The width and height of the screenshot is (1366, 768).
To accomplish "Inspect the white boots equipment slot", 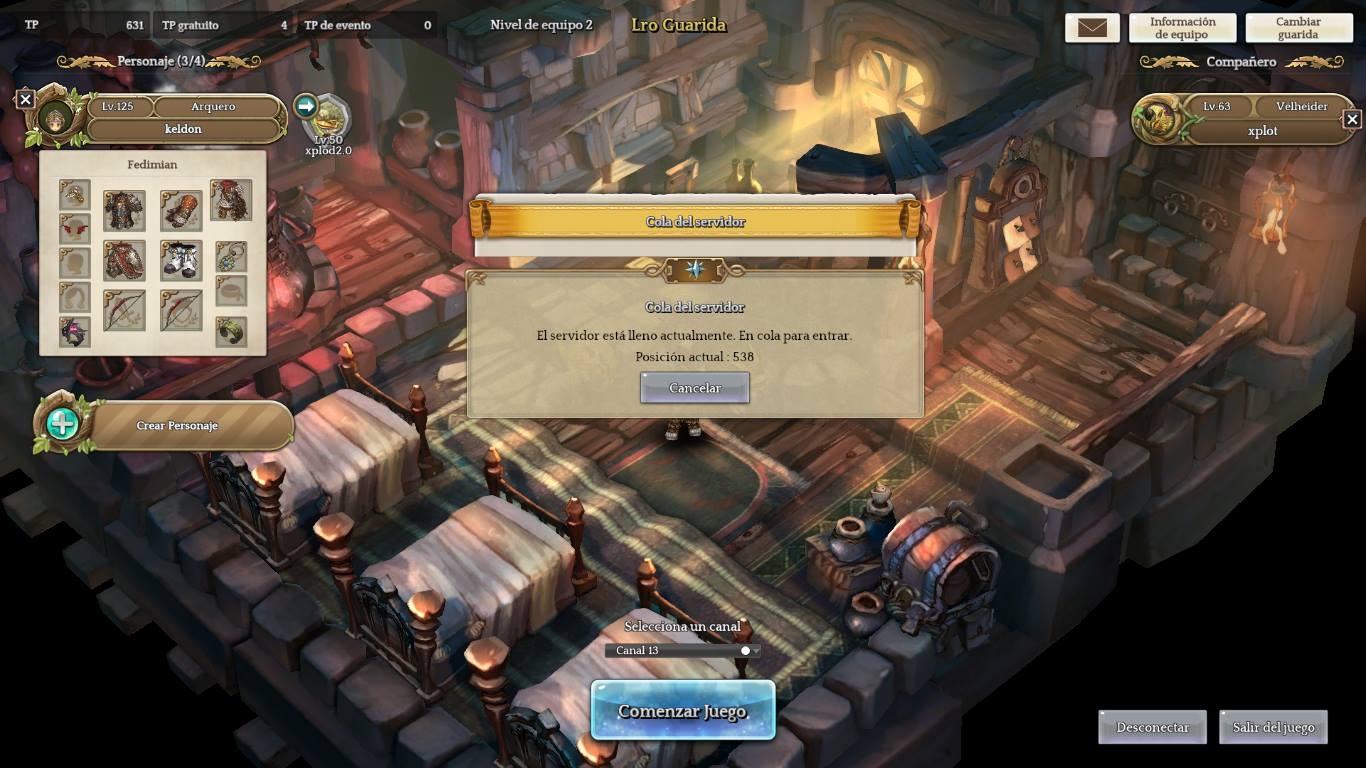I will click(x=181, y=261).
